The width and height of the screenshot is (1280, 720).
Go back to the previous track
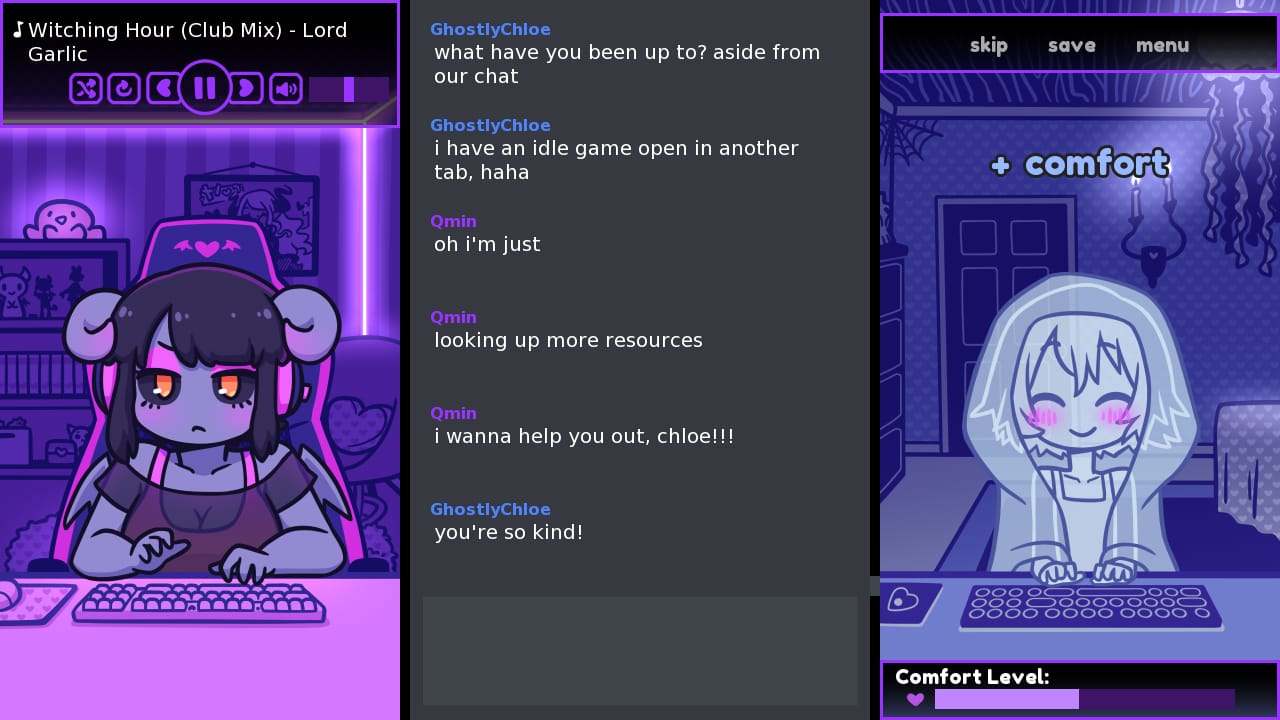click(164, 88)
